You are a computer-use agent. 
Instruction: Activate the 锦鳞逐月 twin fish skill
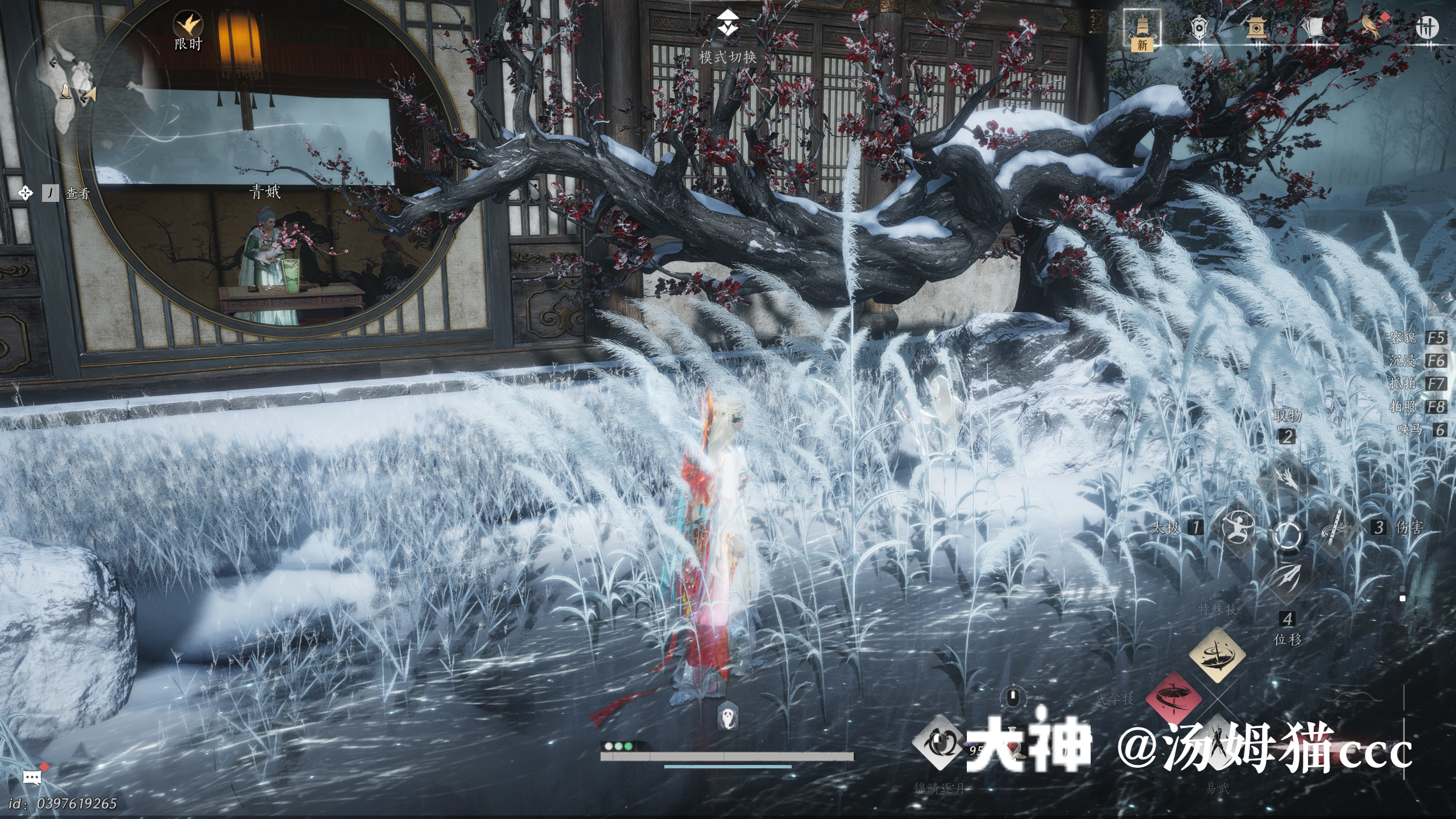939,743
